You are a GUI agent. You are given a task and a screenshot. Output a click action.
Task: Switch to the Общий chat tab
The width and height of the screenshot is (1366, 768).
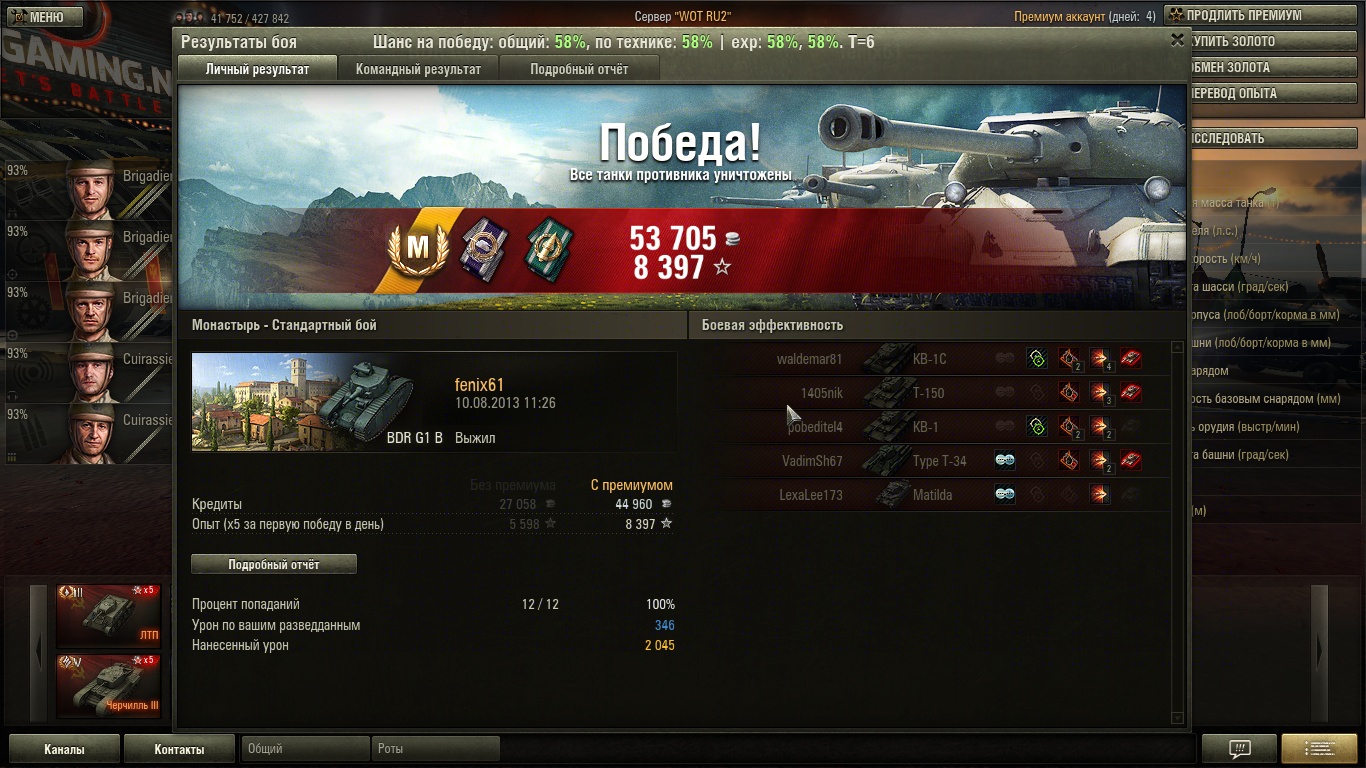click(x=305, y=748)
